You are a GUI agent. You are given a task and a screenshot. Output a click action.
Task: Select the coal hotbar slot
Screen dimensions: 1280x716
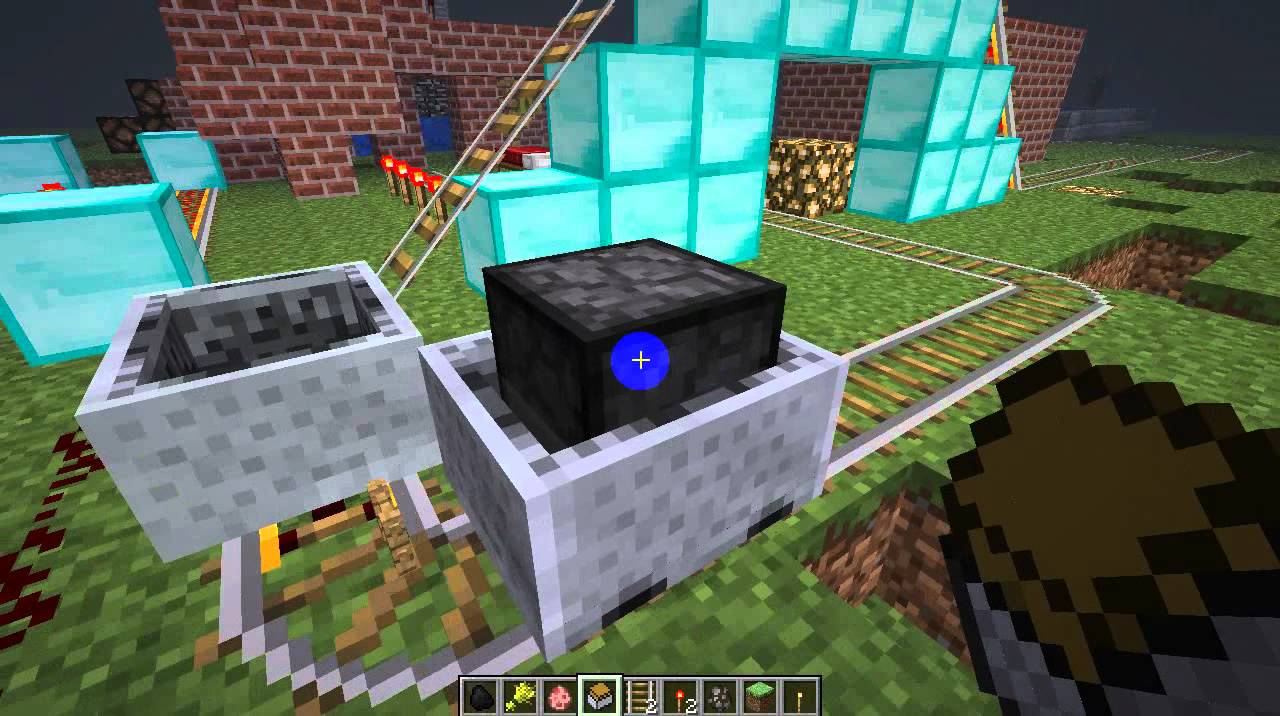pyautogui.click(x=480, y=697)
